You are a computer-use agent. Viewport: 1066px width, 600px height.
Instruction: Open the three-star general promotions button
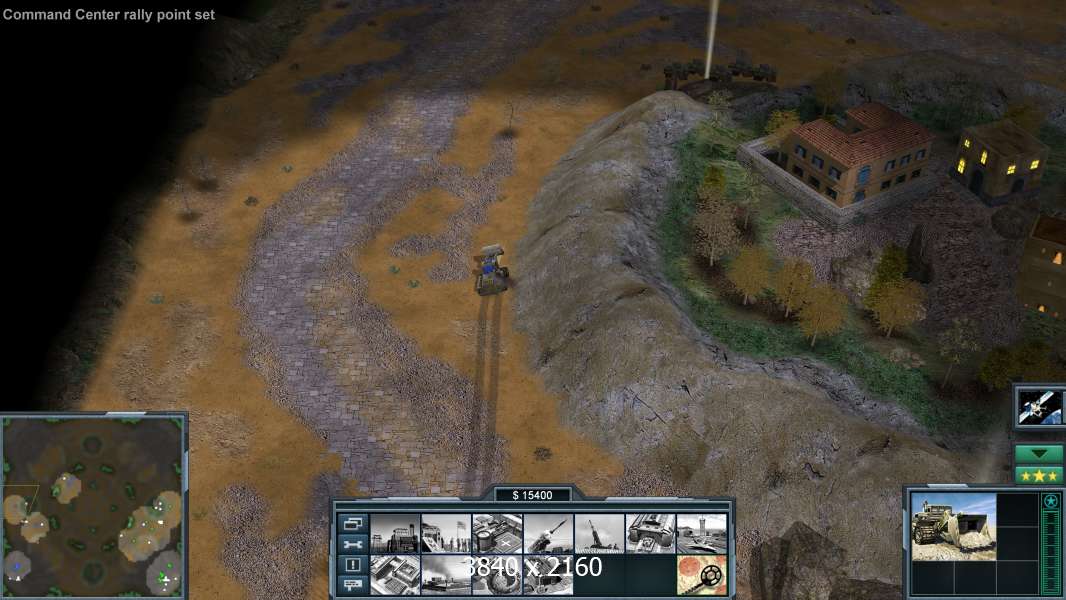click(x=1039, y=475)
